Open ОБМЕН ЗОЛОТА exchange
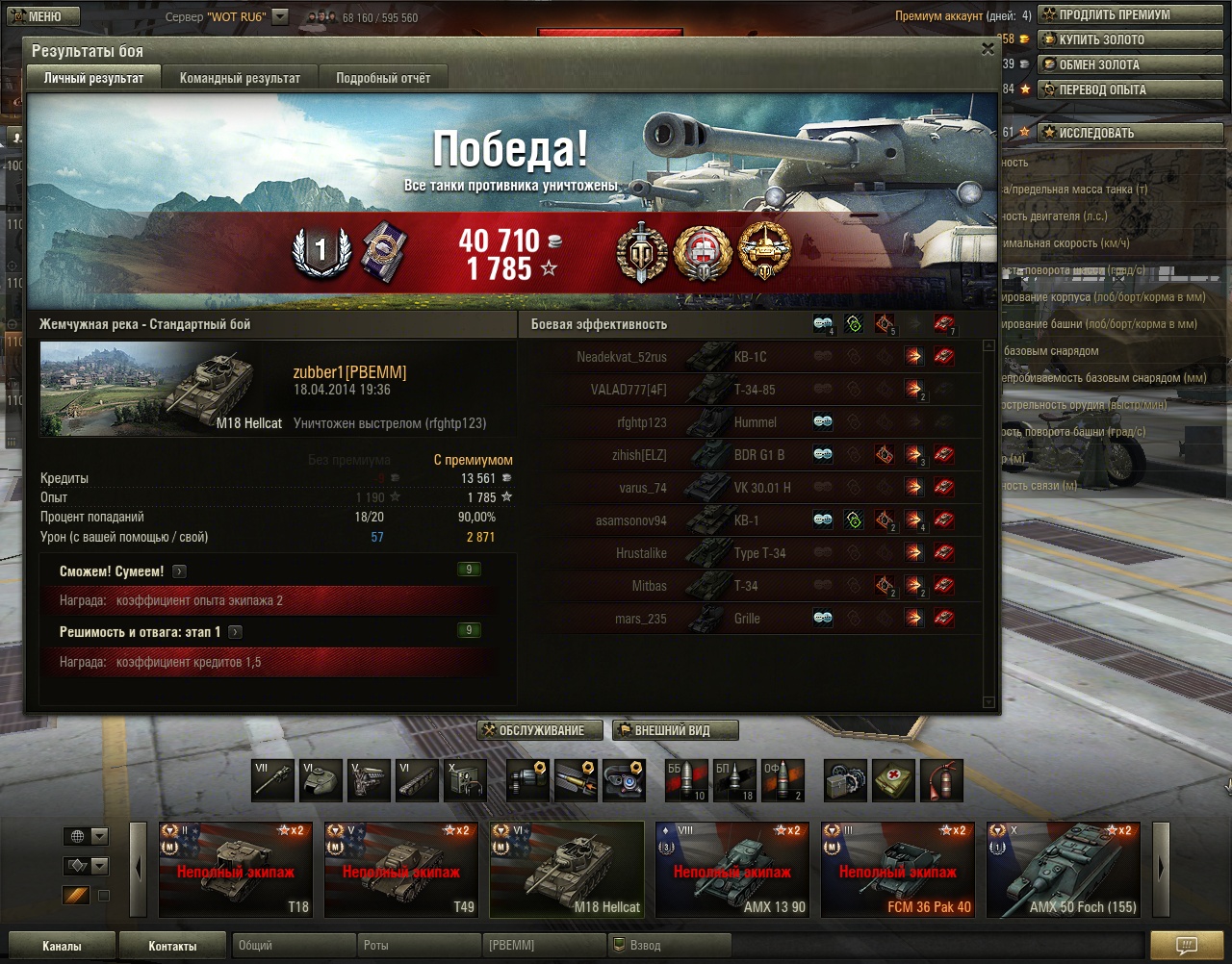 click(x=1129, y=64)
